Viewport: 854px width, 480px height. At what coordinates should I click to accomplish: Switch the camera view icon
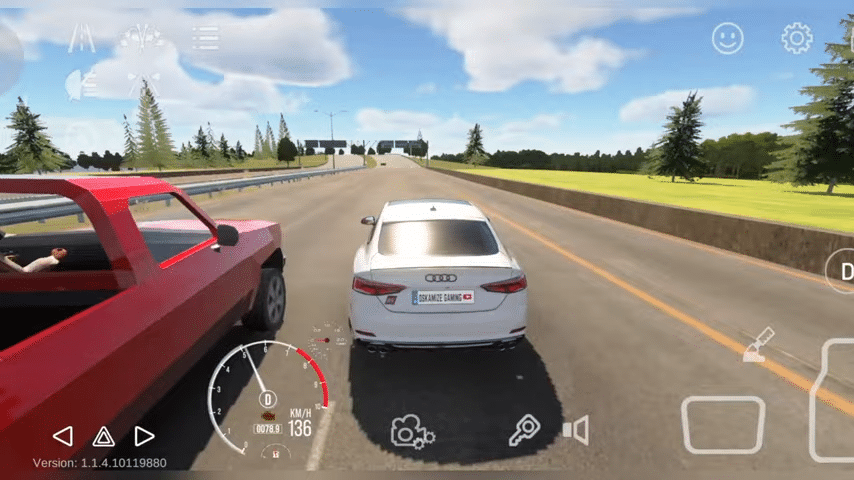[x=411, y=431]
